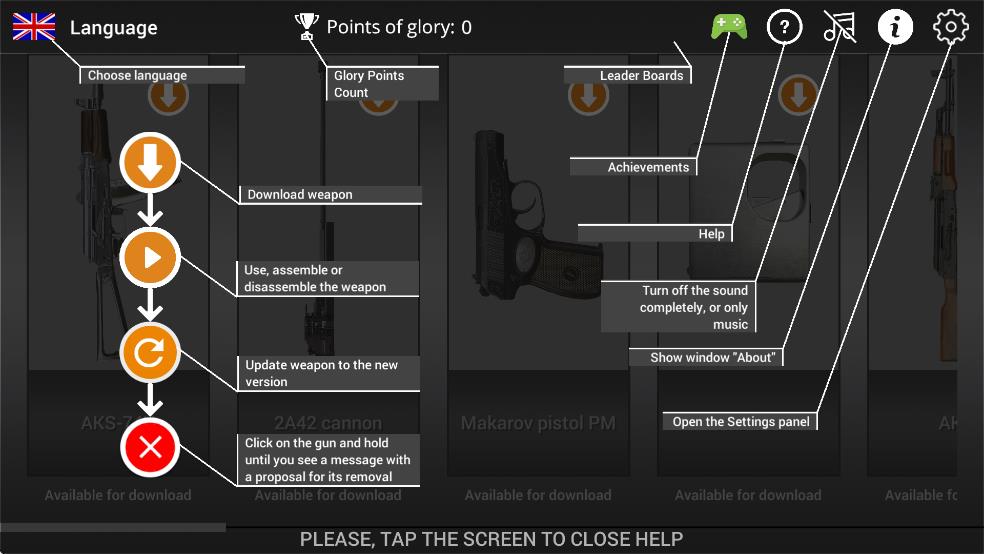Choose the 2A42 cannon weapon card
This screenshot has width=984, height=554.
click(328, 300)
